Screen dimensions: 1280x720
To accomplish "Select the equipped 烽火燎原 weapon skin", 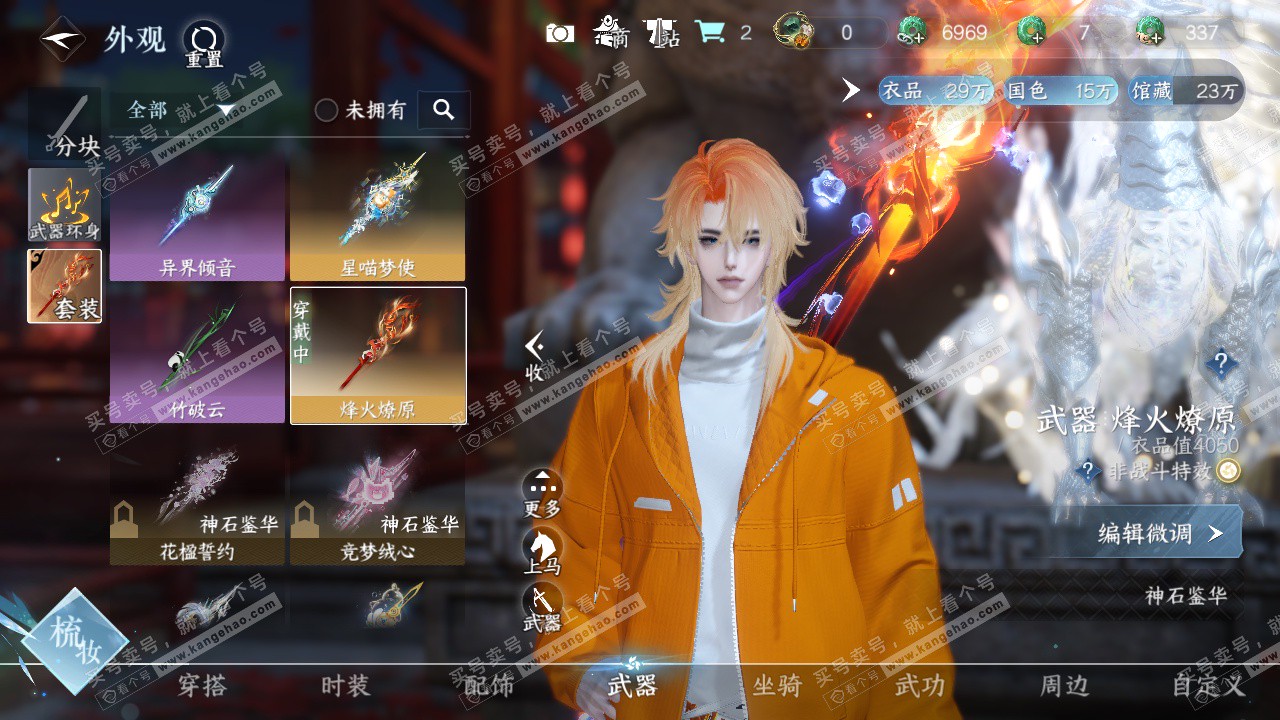I will (378, 354).
